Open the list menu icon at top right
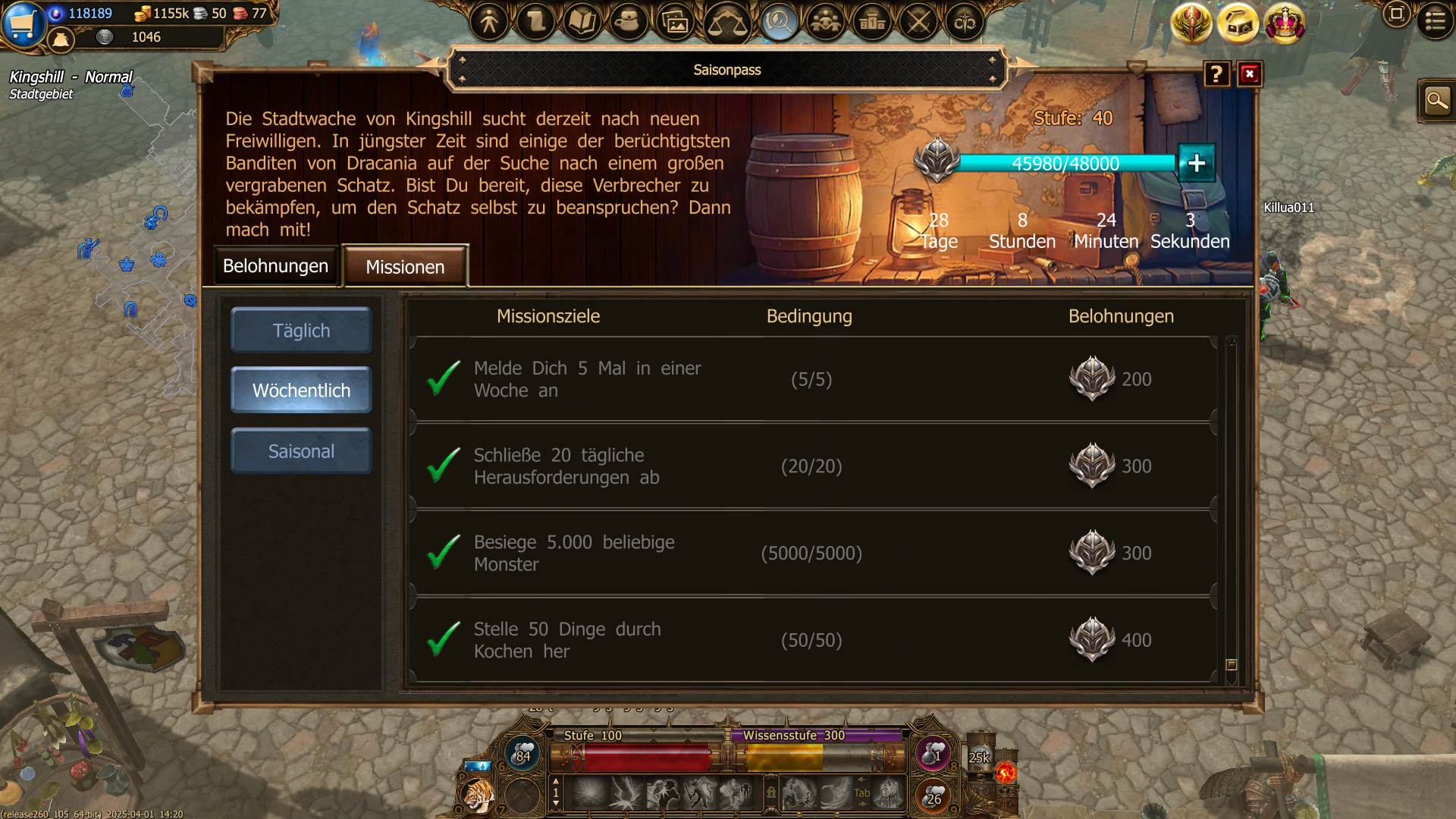The height and width of the screenshot is (819, 1456). pyautogui.click(x=1435, y=20)
